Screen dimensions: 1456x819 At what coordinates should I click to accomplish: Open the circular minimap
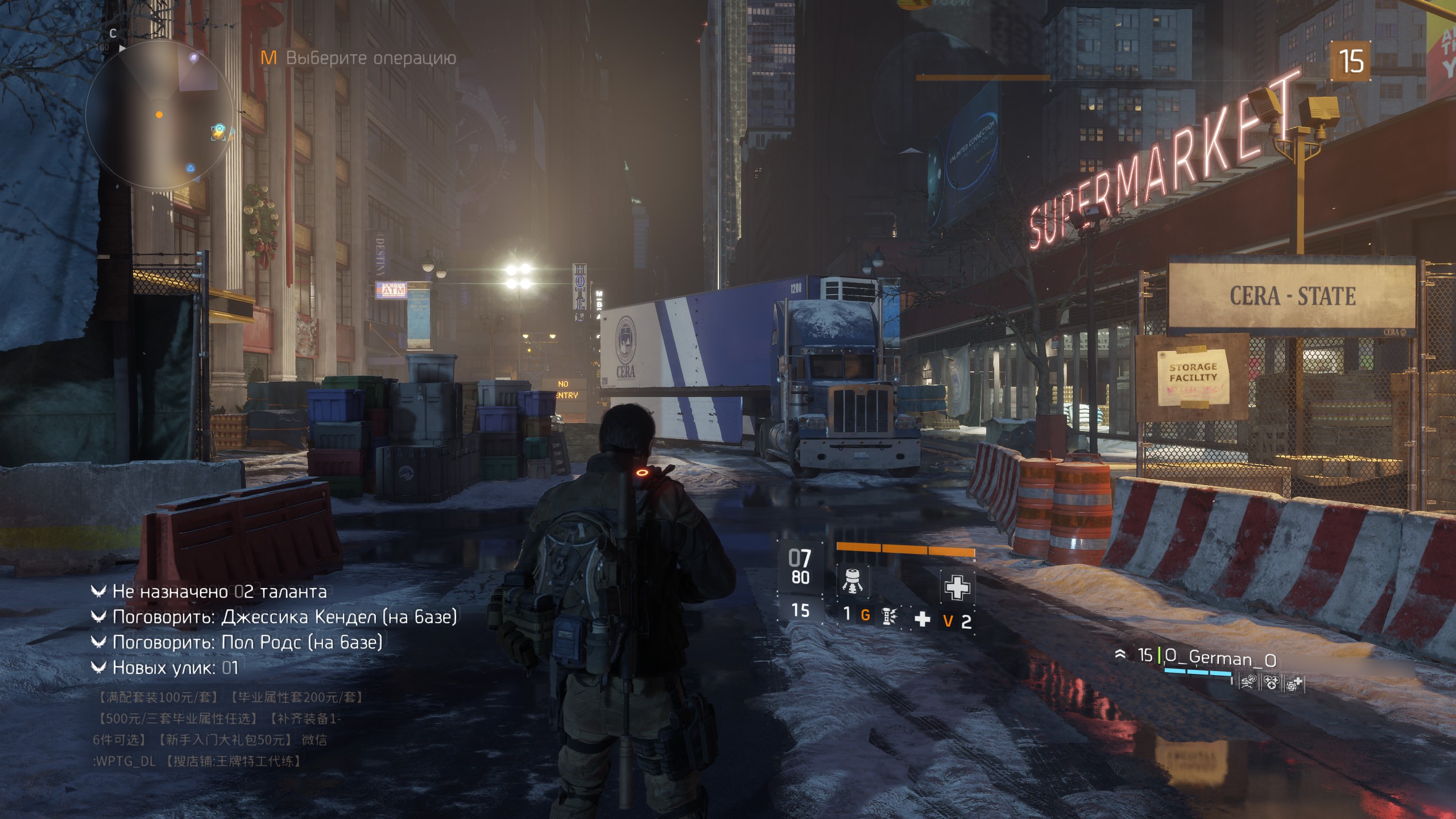tap(160, 115)
